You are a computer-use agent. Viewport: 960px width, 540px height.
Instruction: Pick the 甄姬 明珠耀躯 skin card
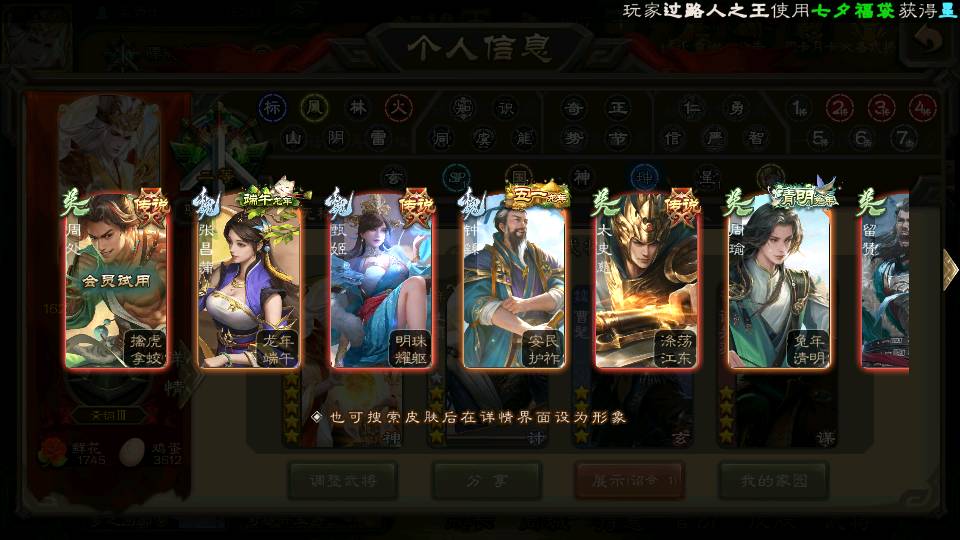point(381,282)
